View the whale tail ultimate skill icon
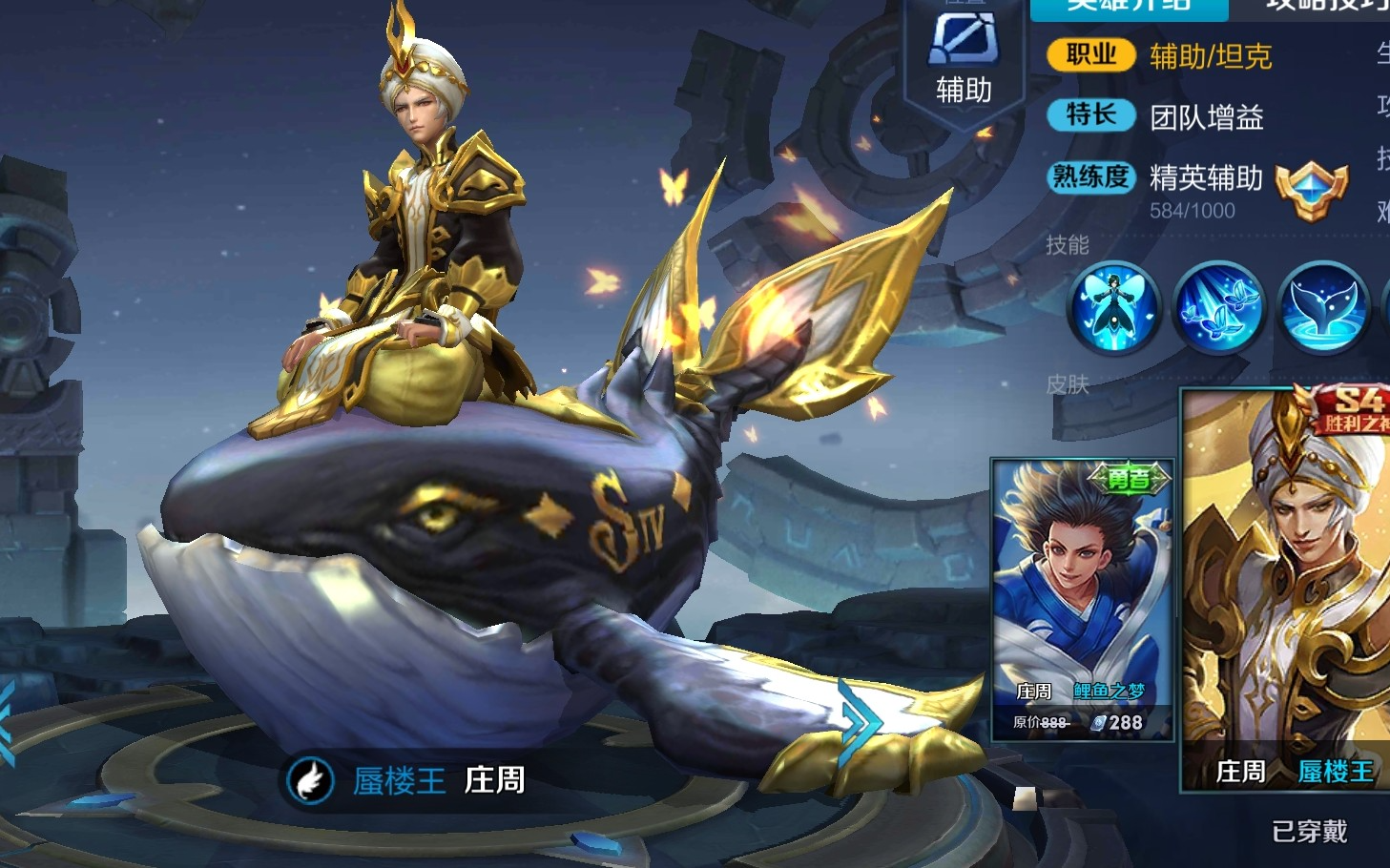 coord(1326,310)
